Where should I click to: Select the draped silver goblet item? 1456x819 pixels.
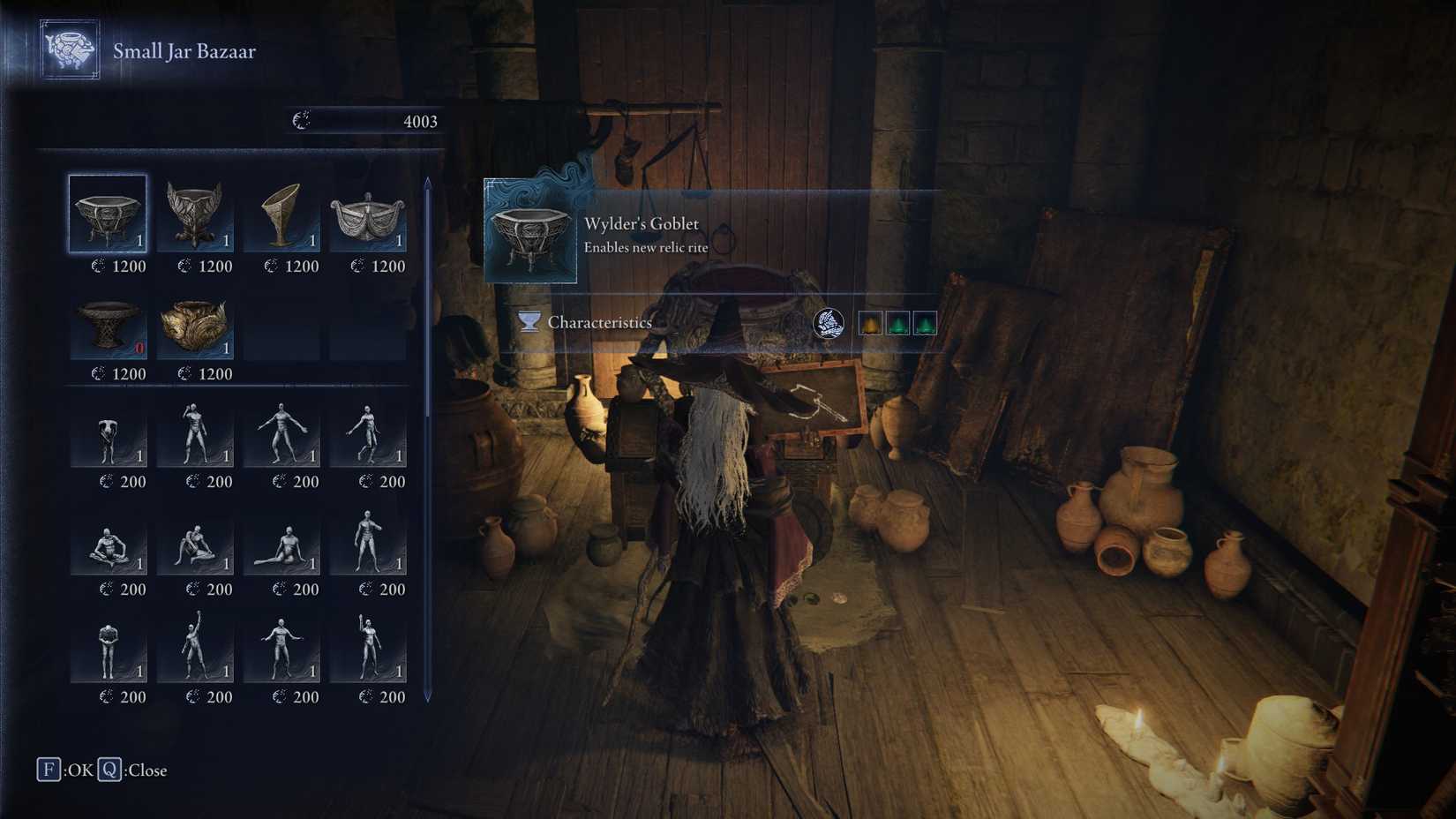point(372,216)
